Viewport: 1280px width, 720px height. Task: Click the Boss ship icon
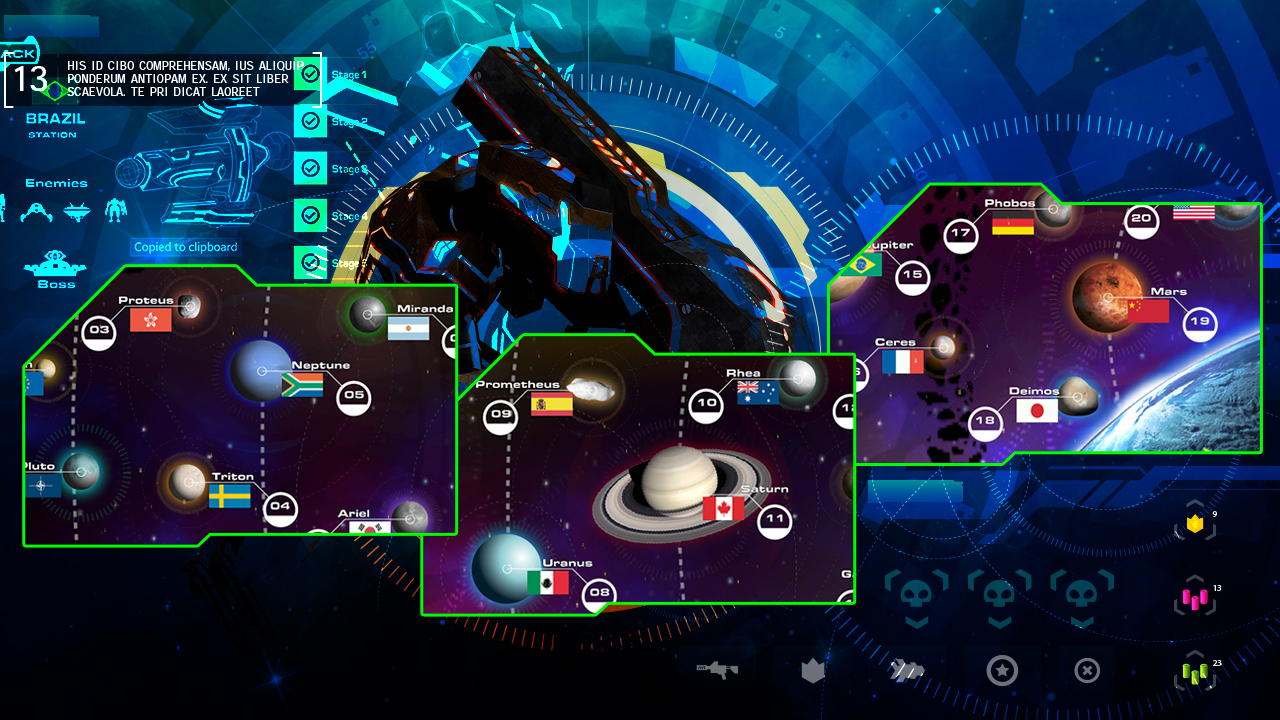[x=55, y=262]
